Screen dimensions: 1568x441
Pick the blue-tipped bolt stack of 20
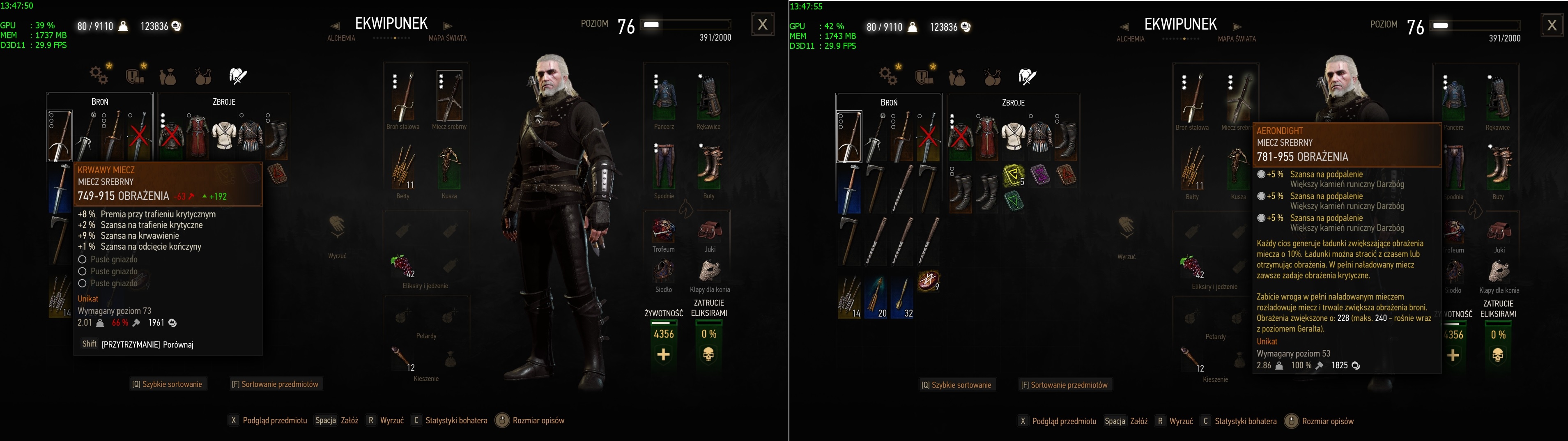pos(876,296)
